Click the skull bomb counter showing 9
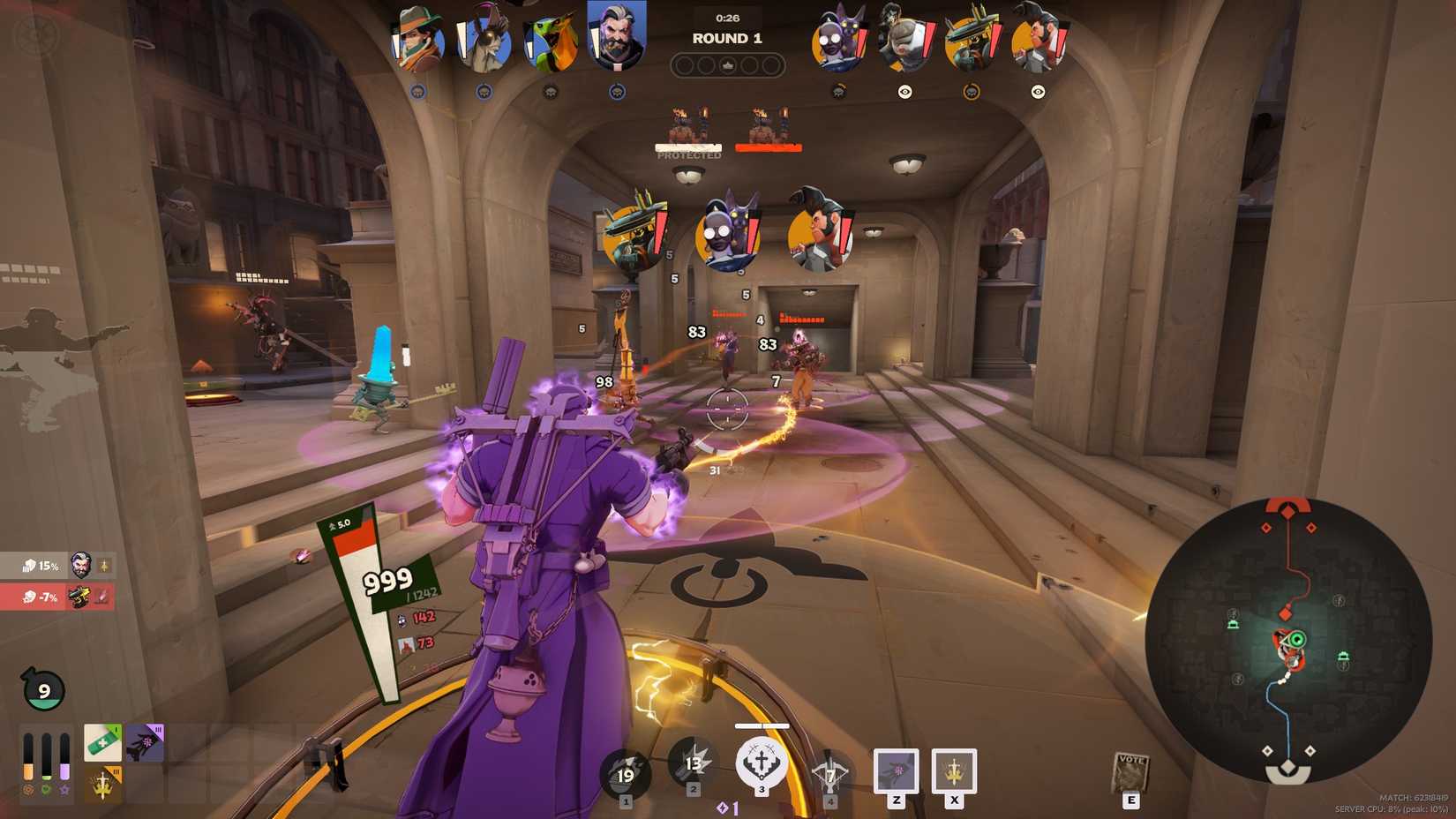This screenshot has width=1456, height=819. (x=41, y=688)
